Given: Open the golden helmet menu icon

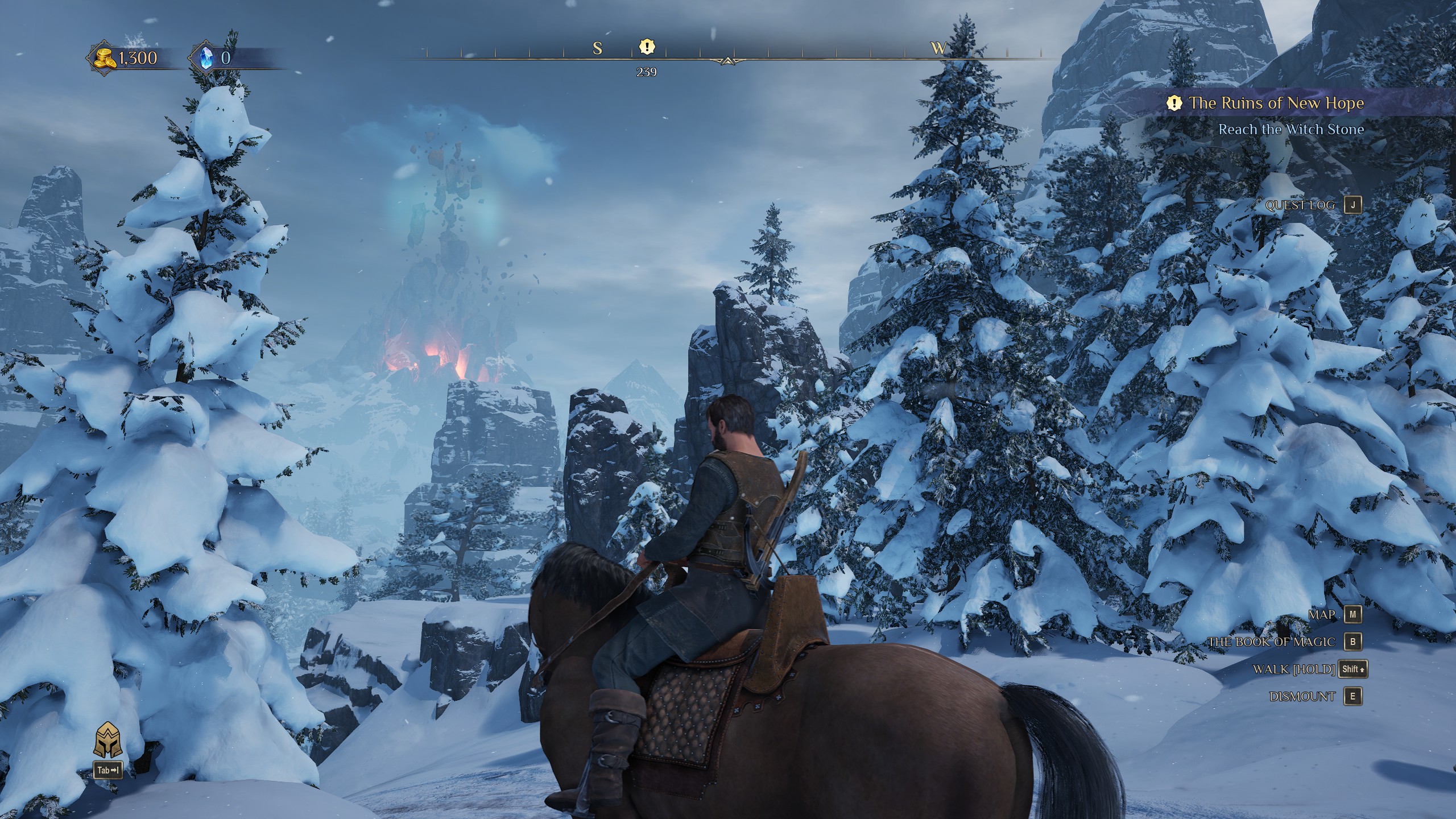Looking at the screenshot, I should [107, 740].
